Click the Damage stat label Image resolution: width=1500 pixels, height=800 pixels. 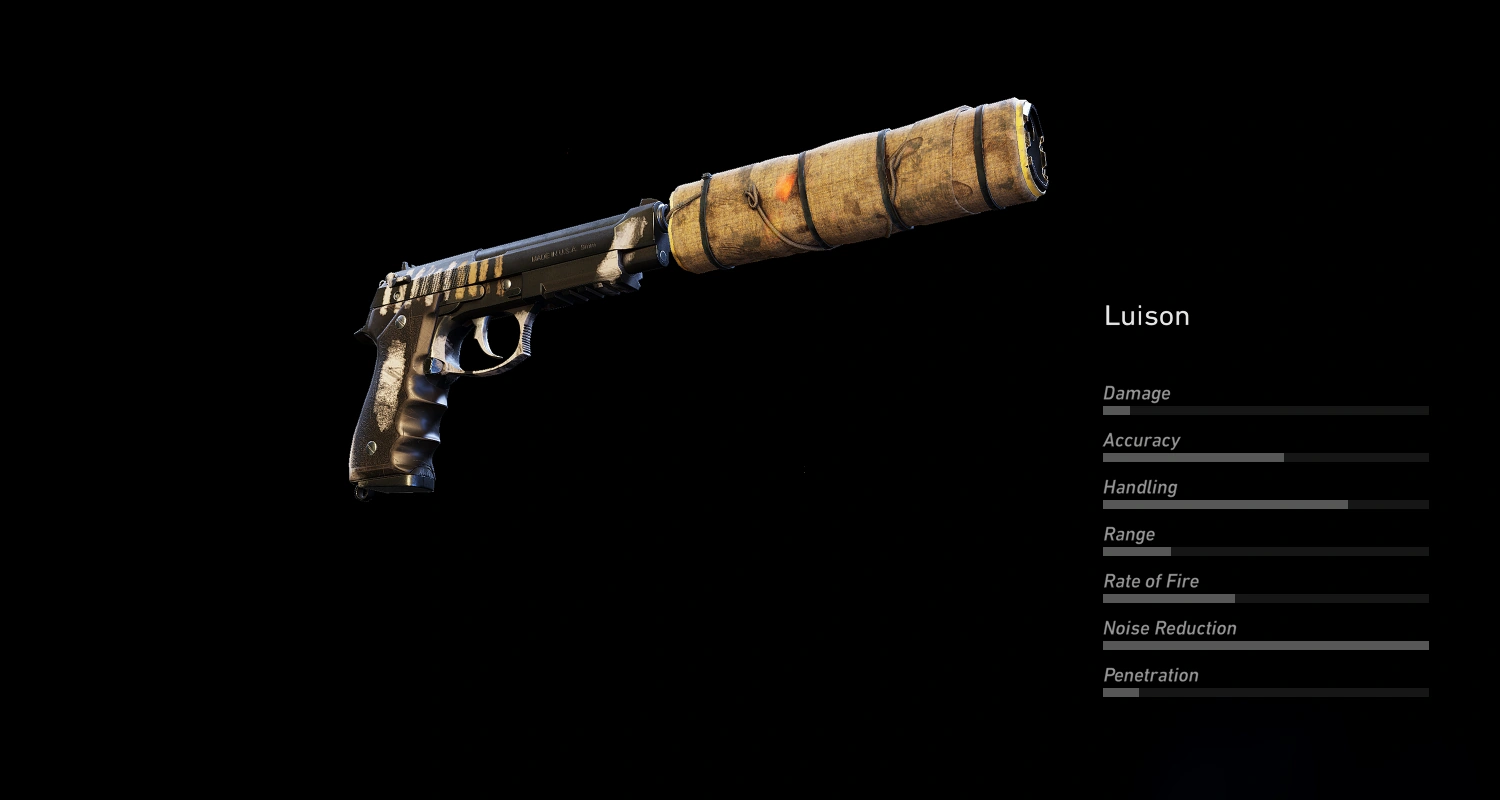coord(1136,393)
